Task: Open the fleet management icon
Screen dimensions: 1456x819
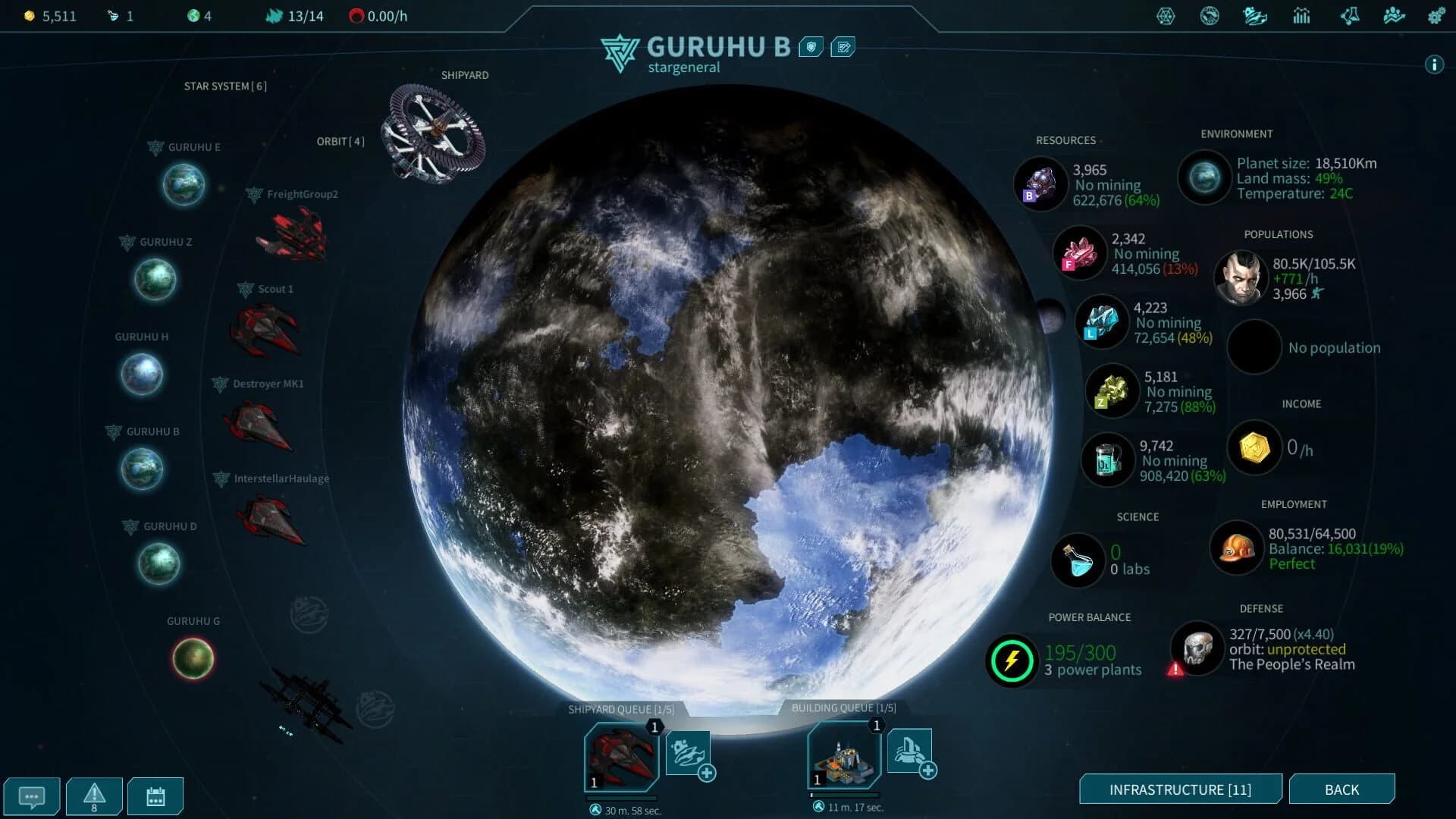Action: point(1254,16)
